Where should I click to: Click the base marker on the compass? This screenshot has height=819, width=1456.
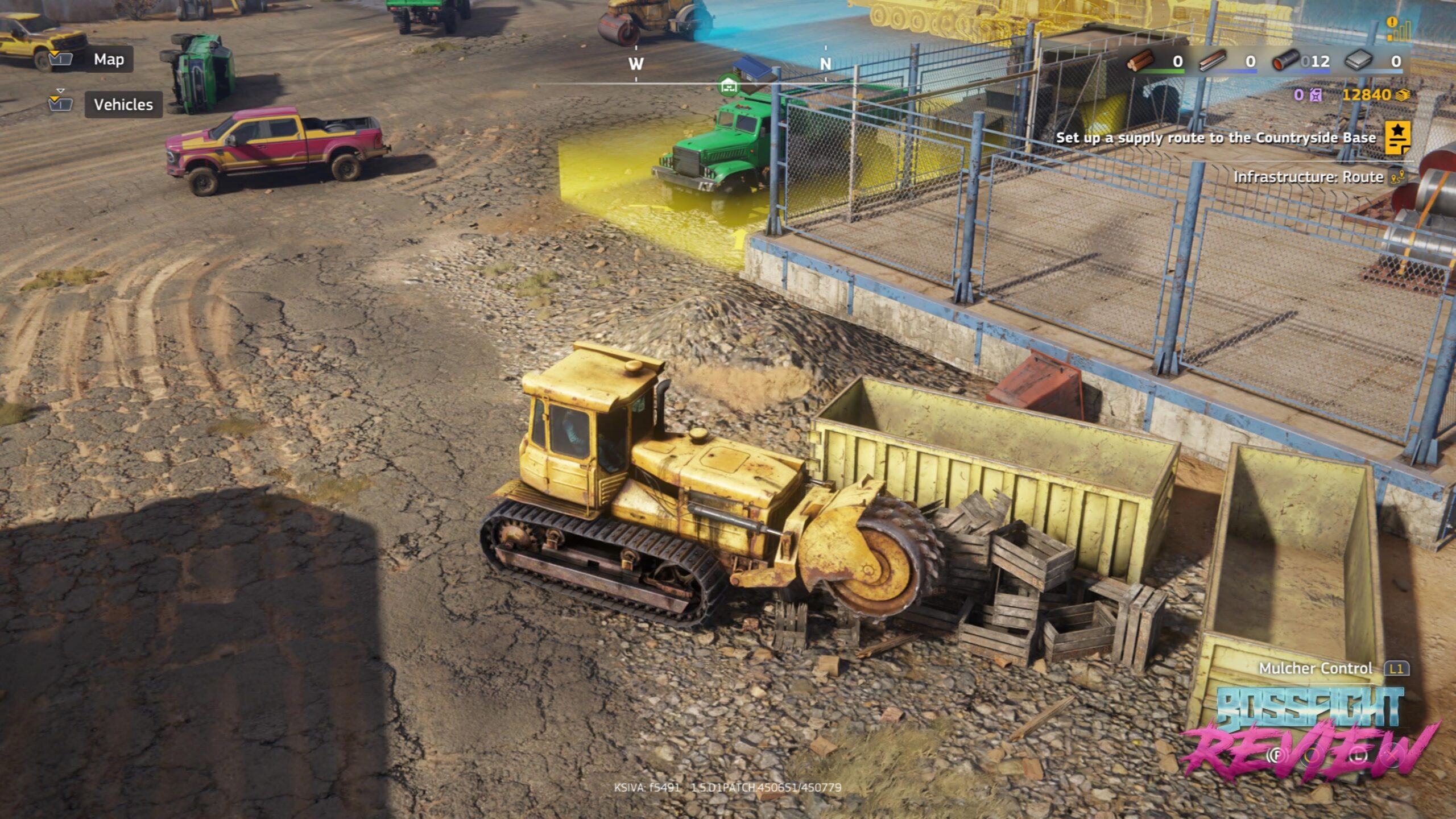(729, 86)
